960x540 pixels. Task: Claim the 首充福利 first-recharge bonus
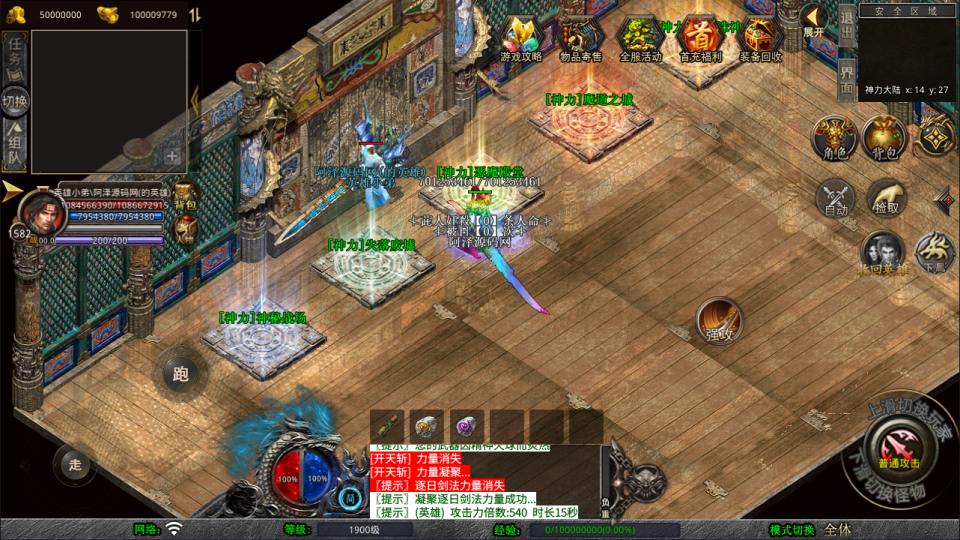click(x=702, y=38)
